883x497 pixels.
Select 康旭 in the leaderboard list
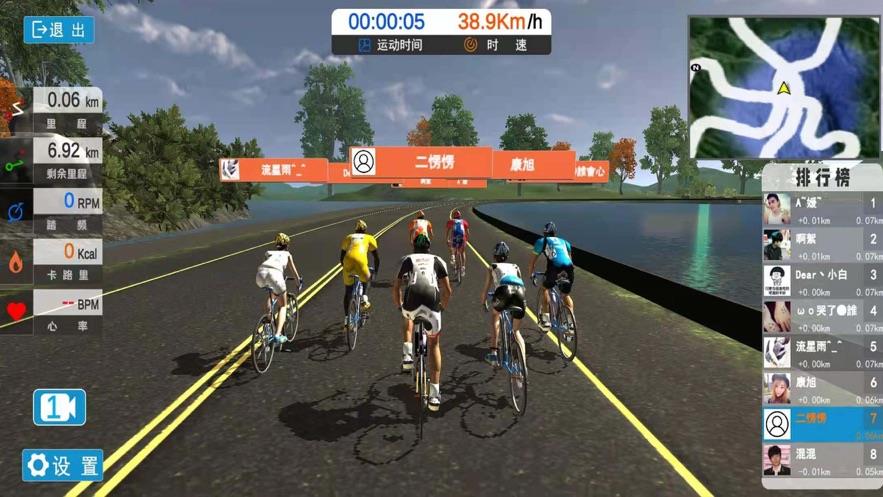pos(822,388)
